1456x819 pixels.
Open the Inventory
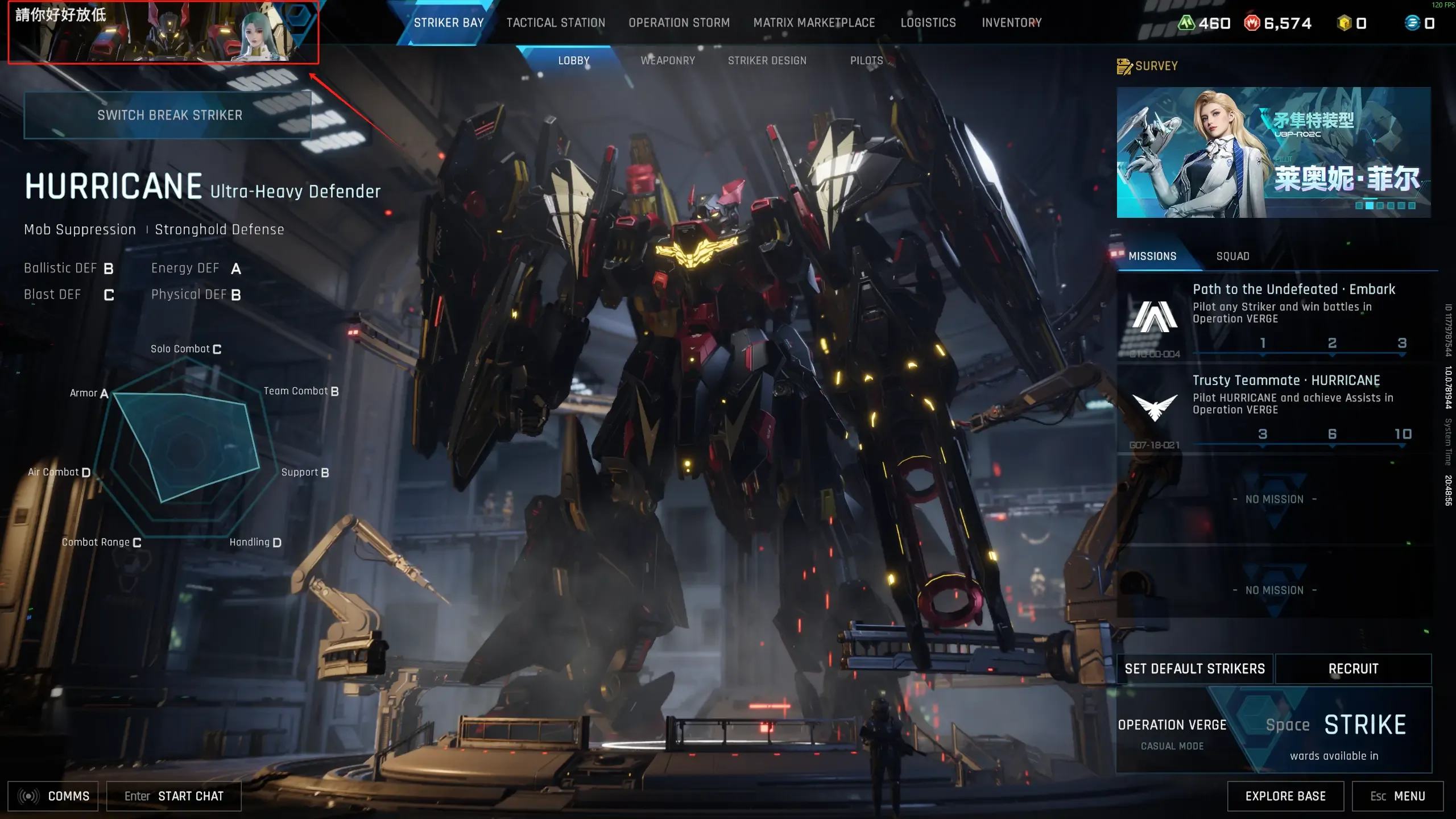point(1011,23)
